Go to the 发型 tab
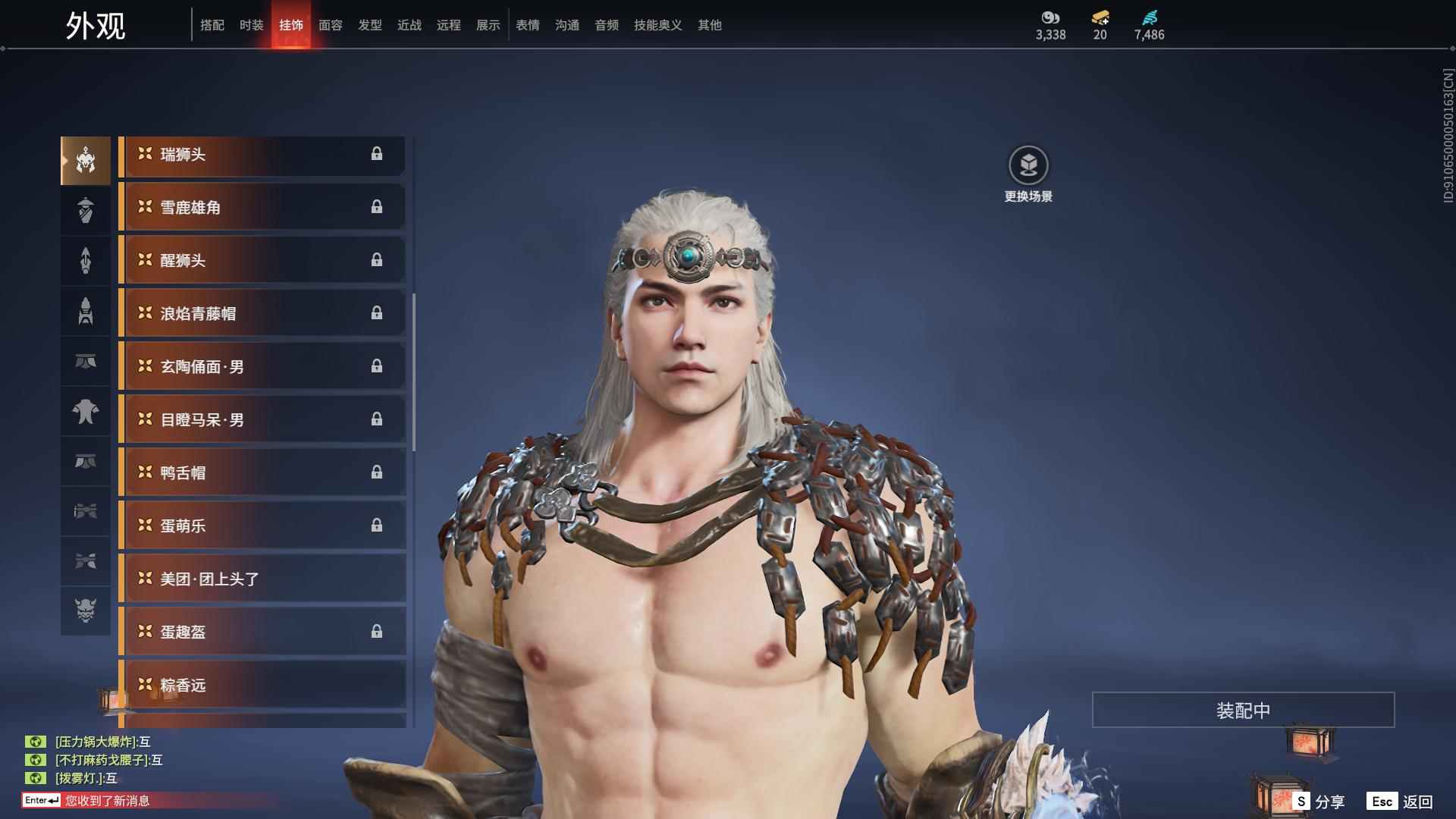Image resolution: width=1456 pixels, height=819 pixels. (x=369, y=25)
